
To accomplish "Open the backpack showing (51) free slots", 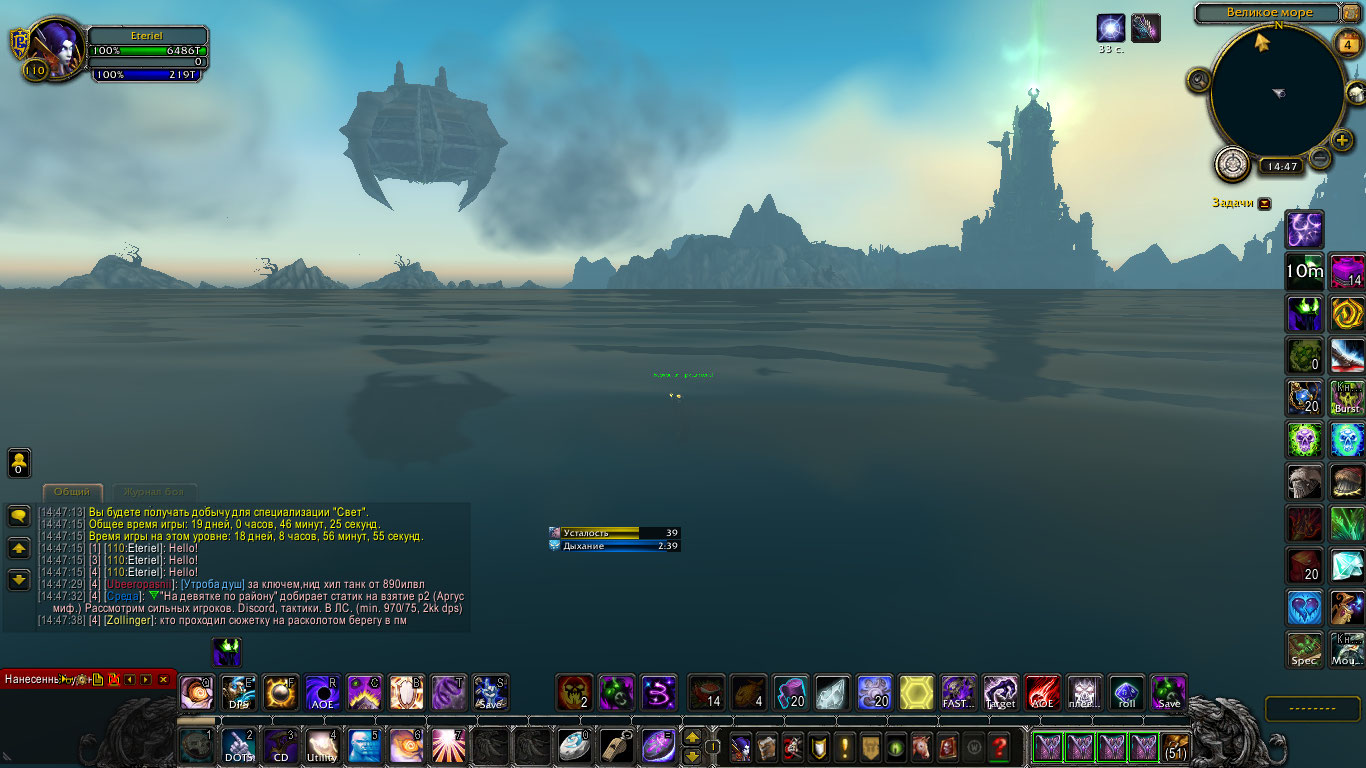I will 1176,747.
